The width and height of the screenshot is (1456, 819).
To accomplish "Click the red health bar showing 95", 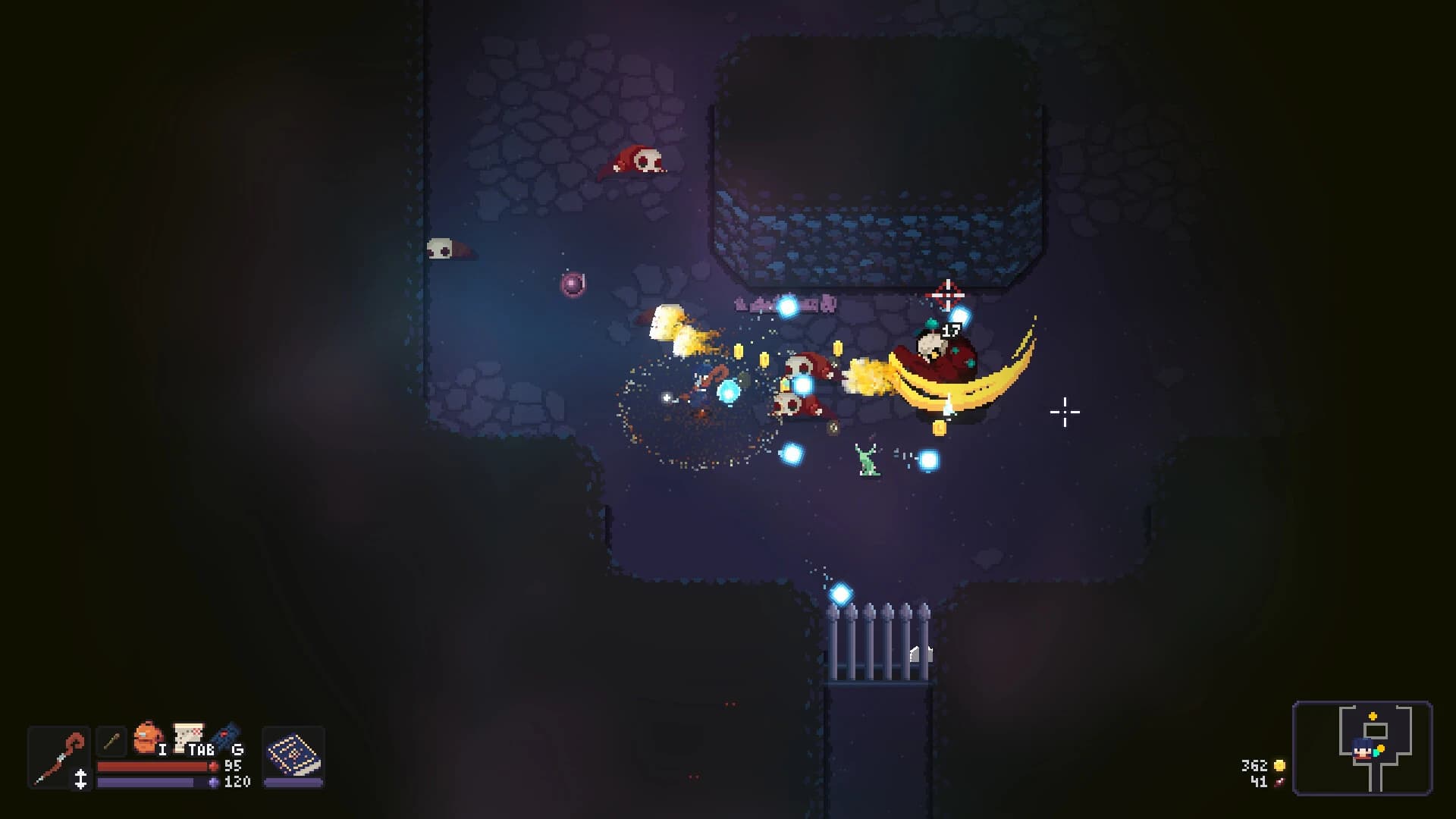I will click(x=152, y=767).
